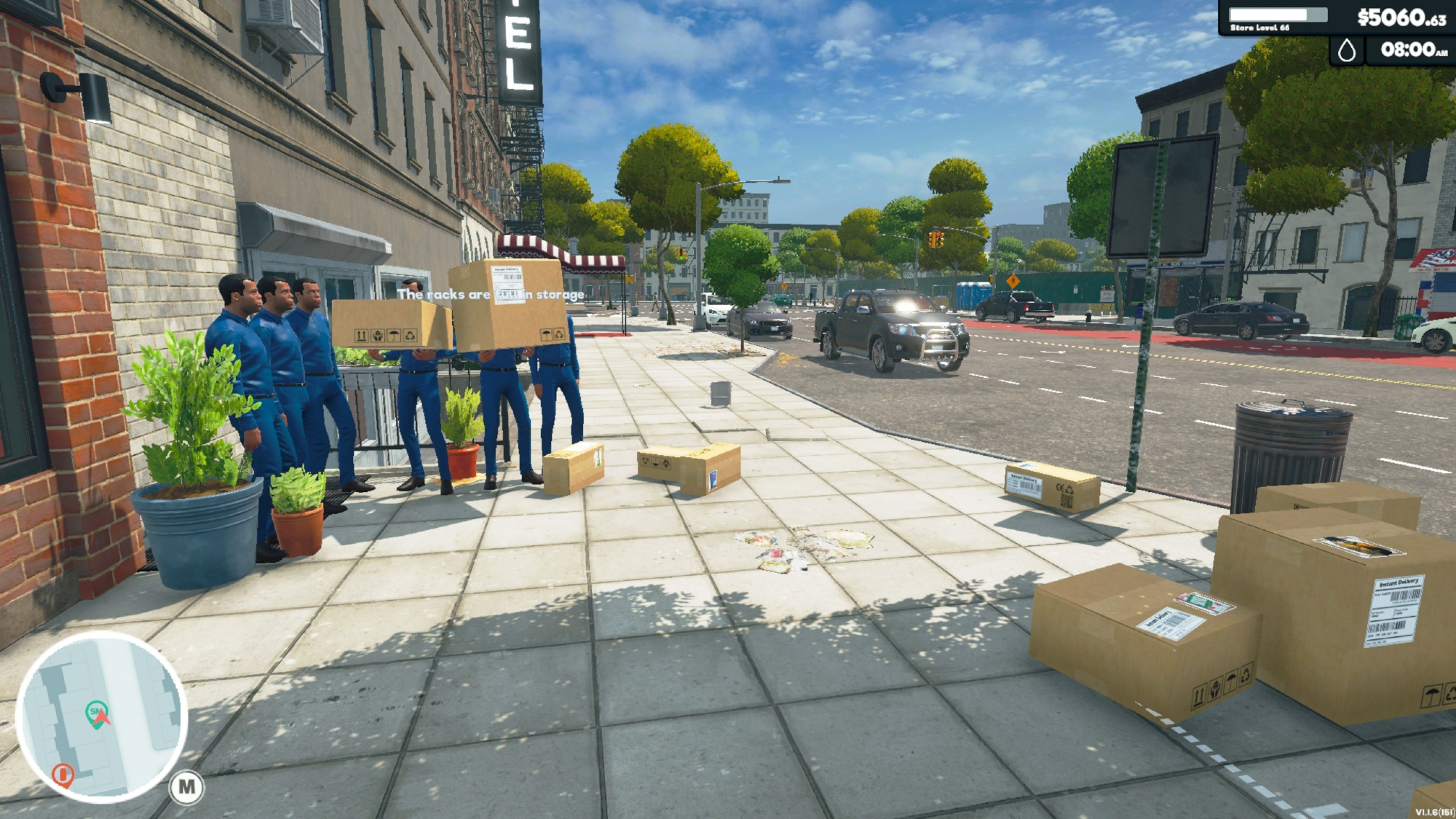1456x819 pixels.
Task: Click the red location pin on minimap edge
Action: pyautogui.click(x=63, y=774)
